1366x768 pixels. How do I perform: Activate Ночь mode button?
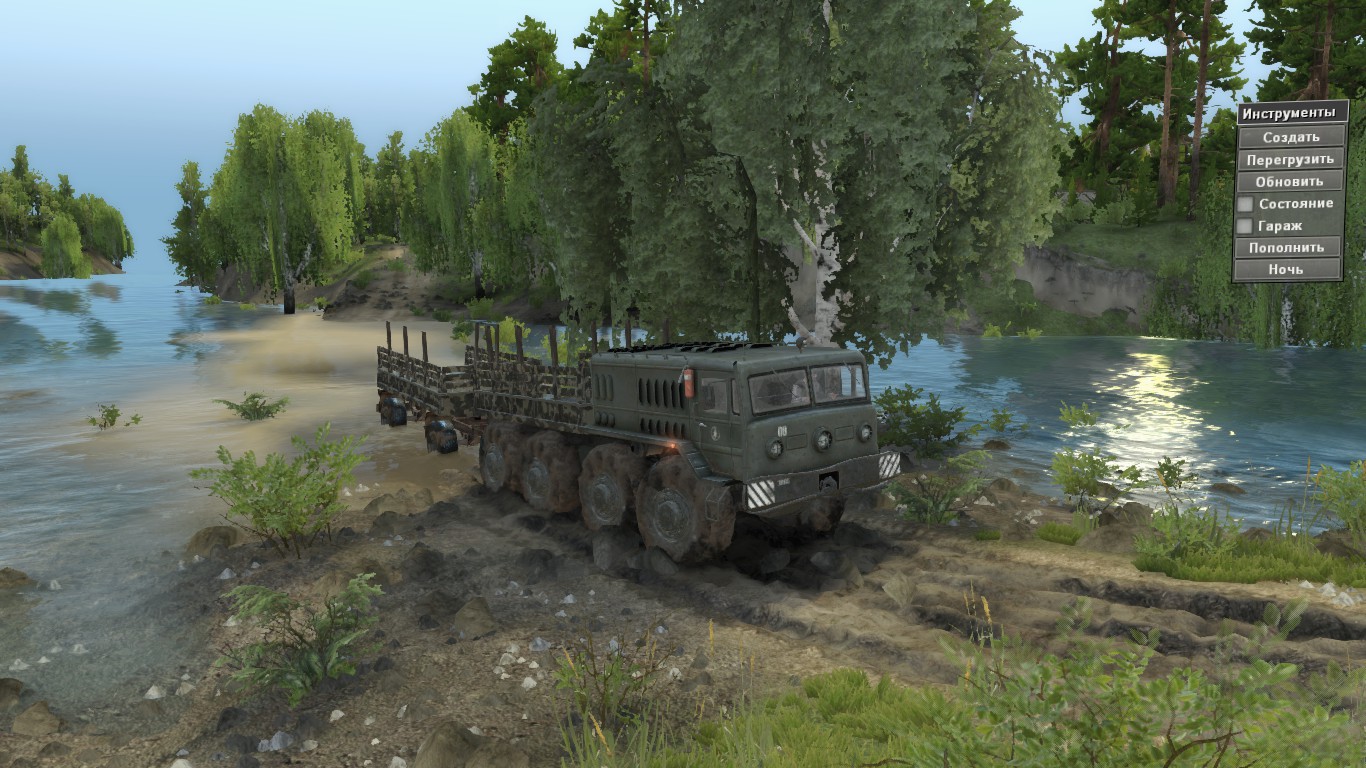[x=1290, y=268]
